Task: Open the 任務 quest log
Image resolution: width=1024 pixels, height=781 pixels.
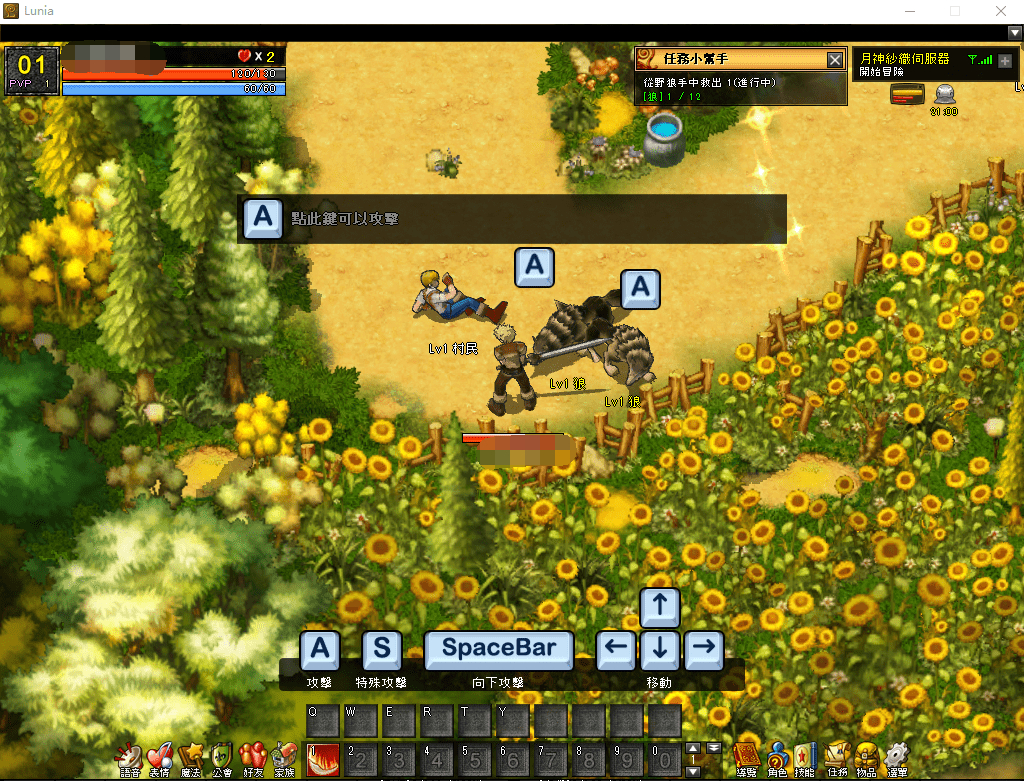Action: click(x=837, y=757)
